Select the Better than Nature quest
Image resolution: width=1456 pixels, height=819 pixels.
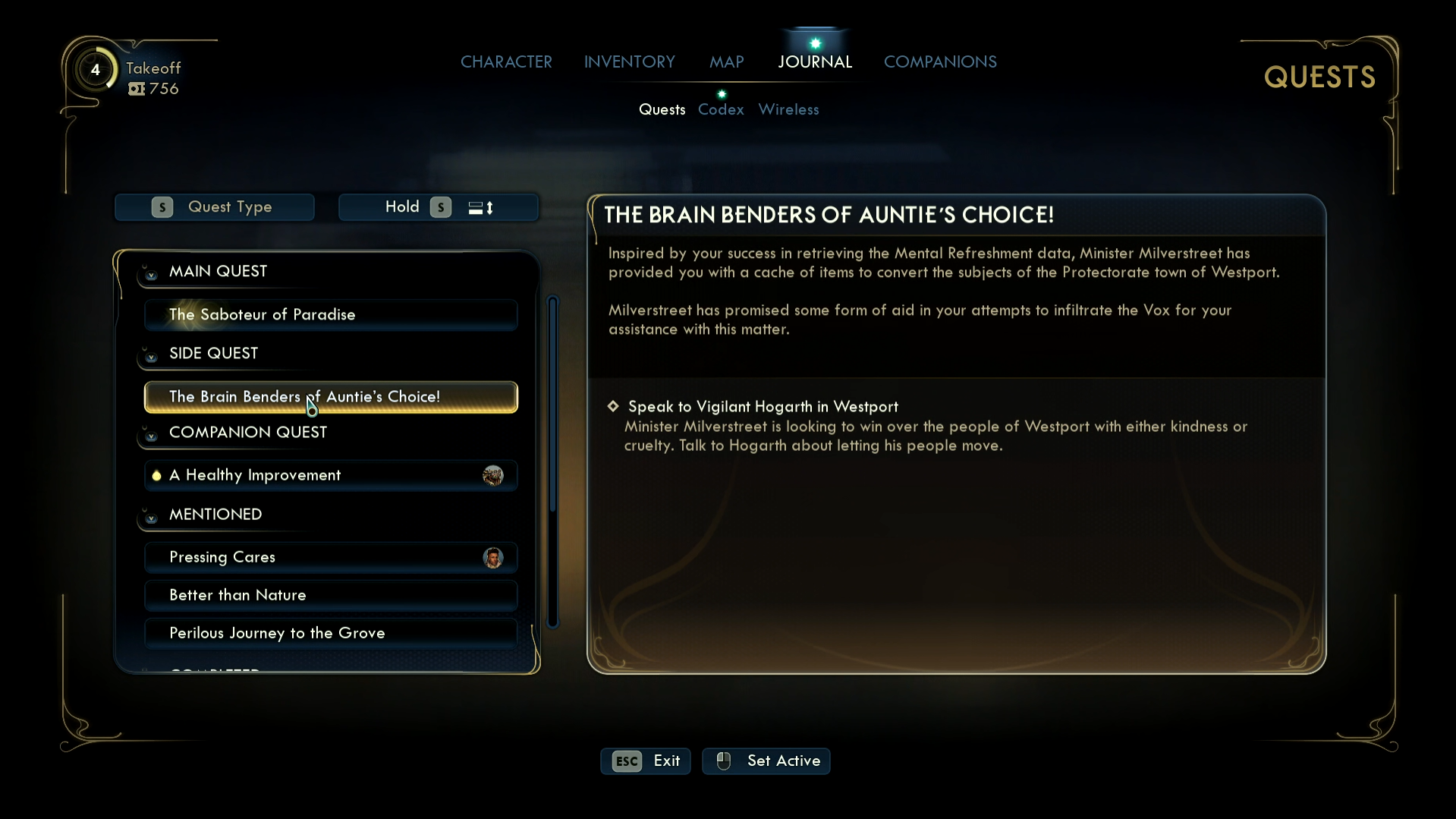click(331, 595)
